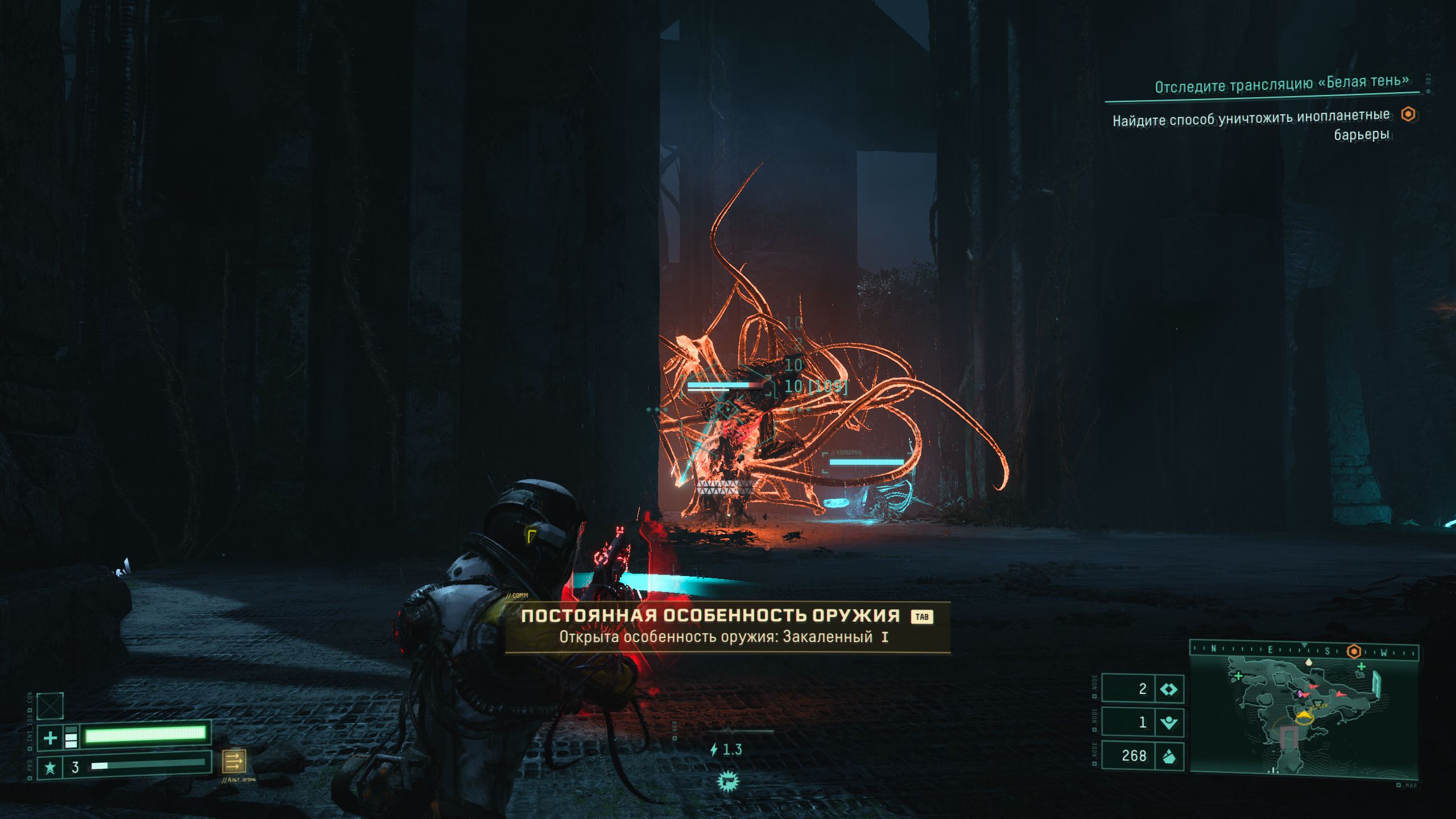Activate the alt-fire ability icon
This screenshot has width=1456, height=819.
click(x=234, y=760)
